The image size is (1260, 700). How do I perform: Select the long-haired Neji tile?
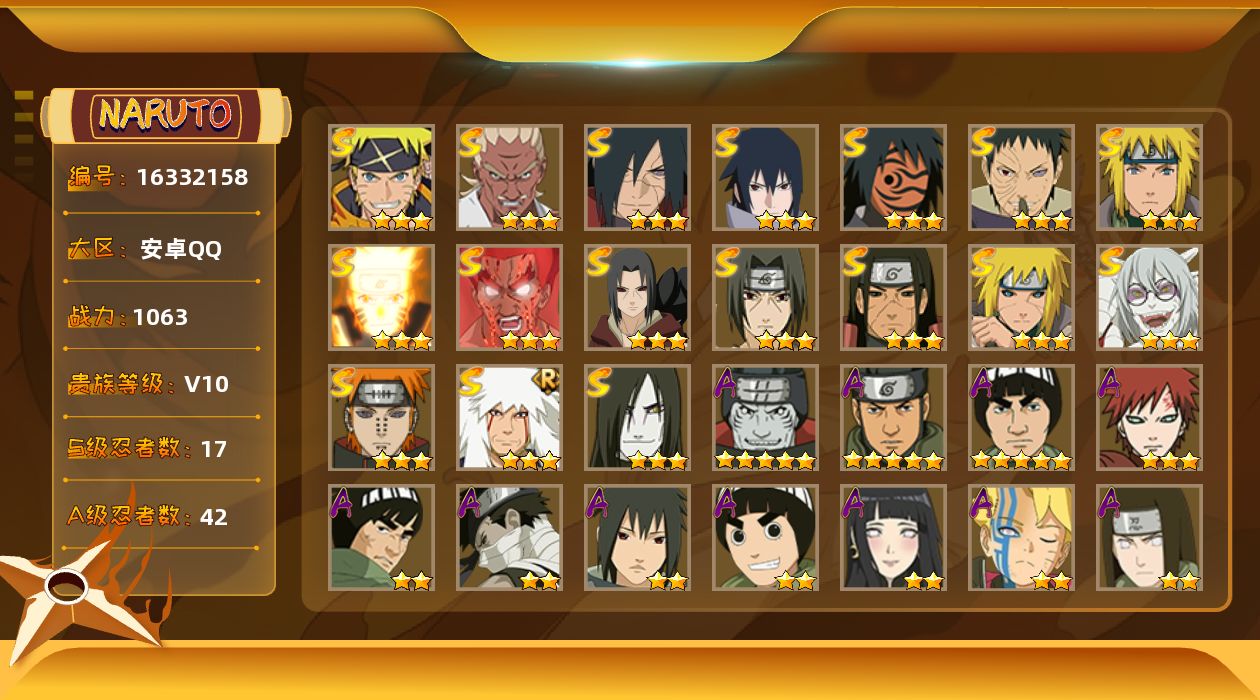[x=1149, y=537]
